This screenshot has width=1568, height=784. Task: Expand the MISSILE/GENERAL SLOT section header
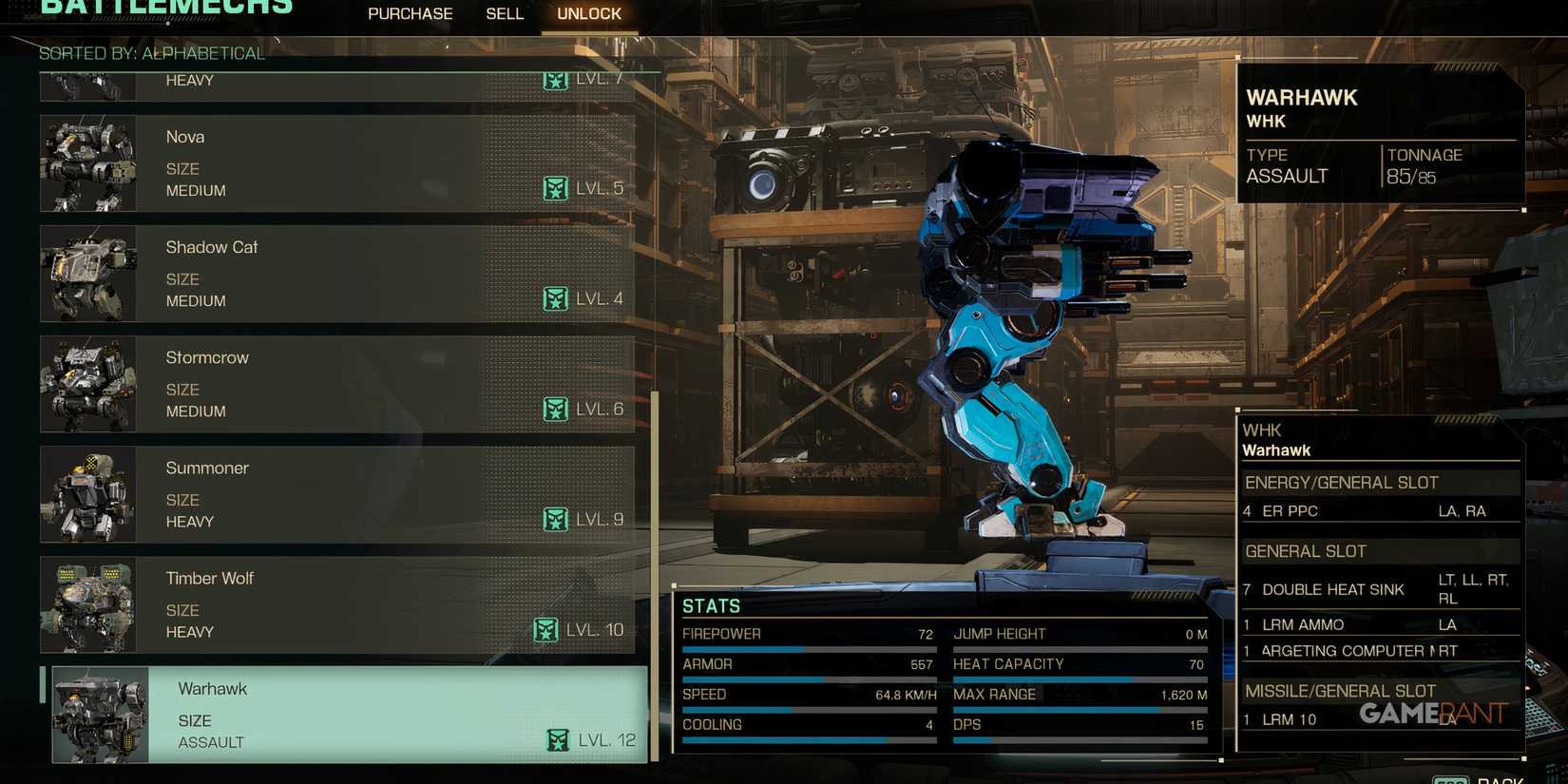click(x=1342, y=691)
